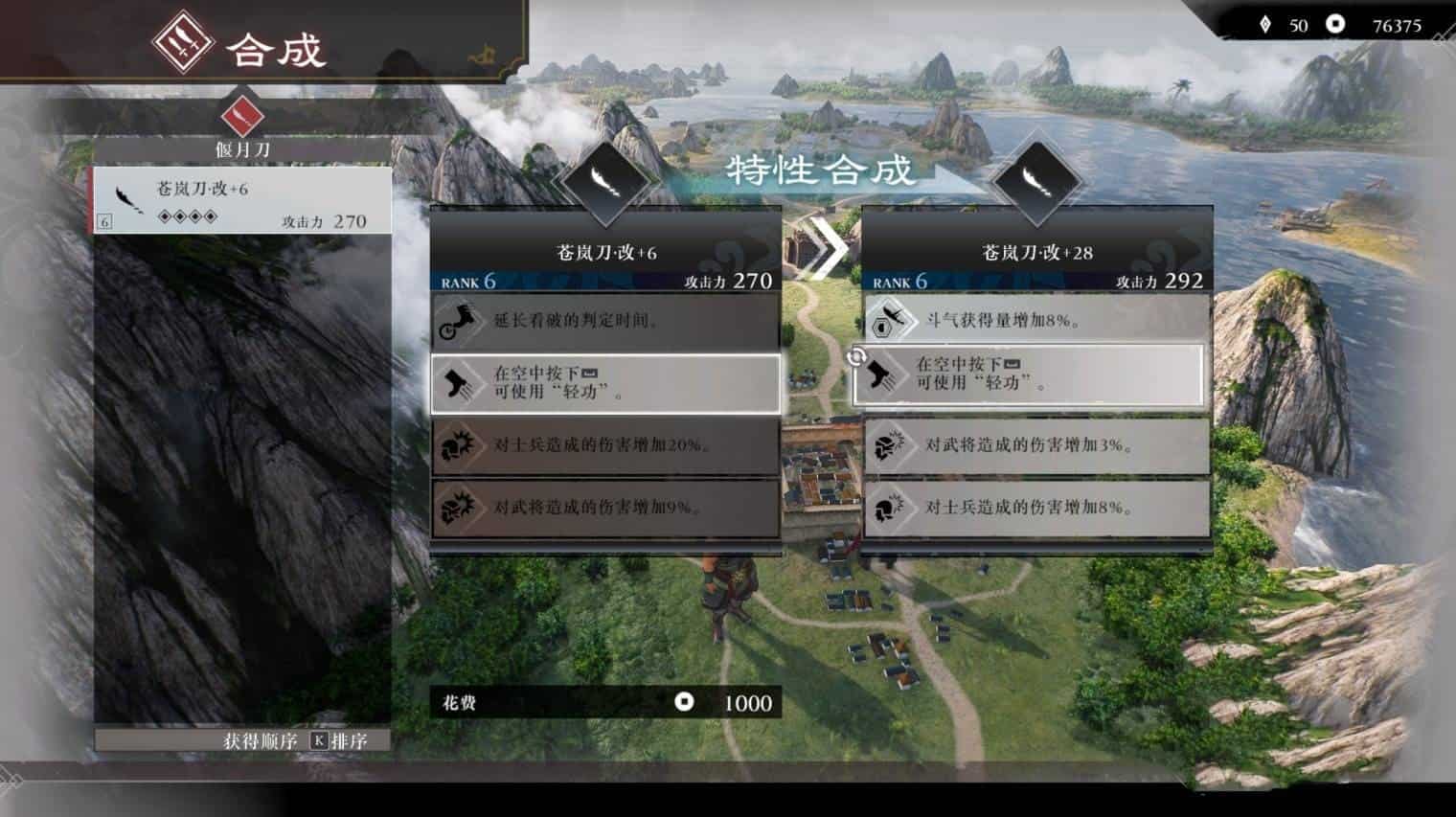Choose the 延长看破的判定时间 trait row
This screenshot has height=817, width=1456.
click(605, 321)
